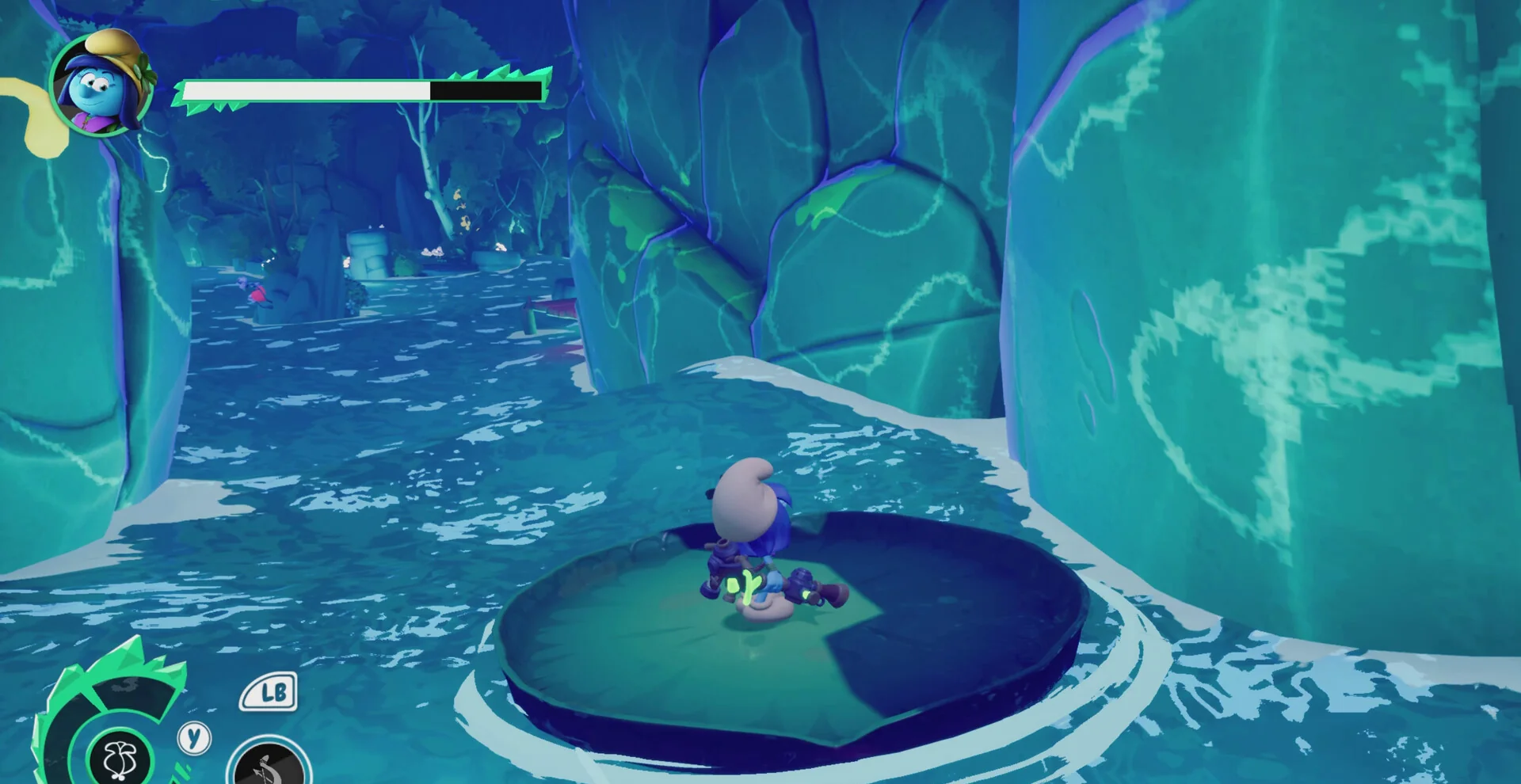Click the Smurf character portrait

[101, 83]
